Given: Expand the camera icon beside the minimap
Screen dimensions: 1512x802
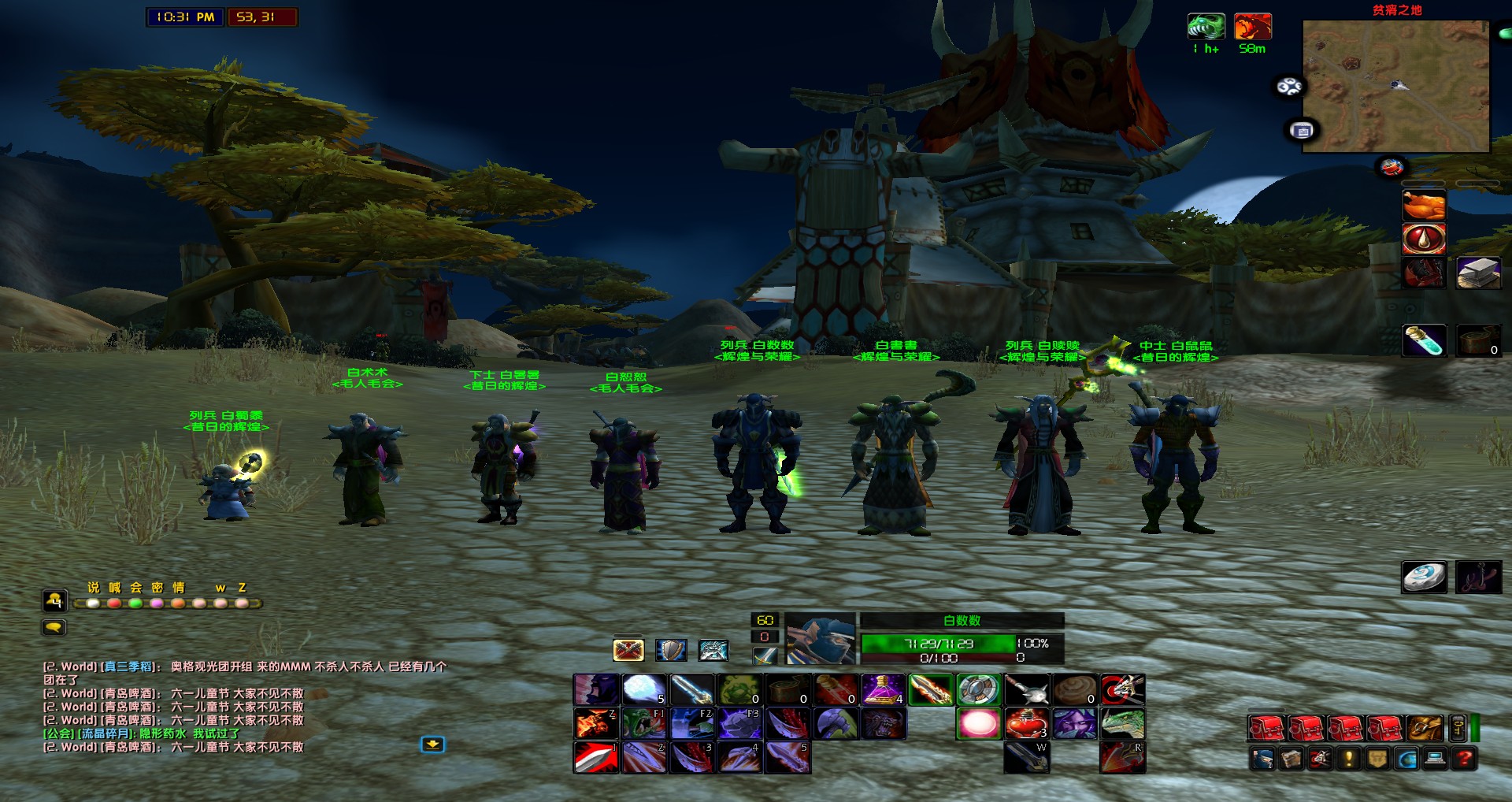Looking at the screenshot, I should [1302, 130].
